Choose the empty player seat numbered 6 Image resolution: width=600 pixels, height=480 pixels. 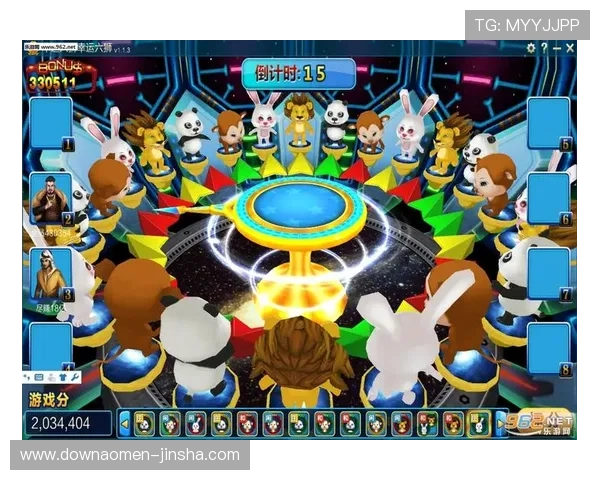coord(548,199)
